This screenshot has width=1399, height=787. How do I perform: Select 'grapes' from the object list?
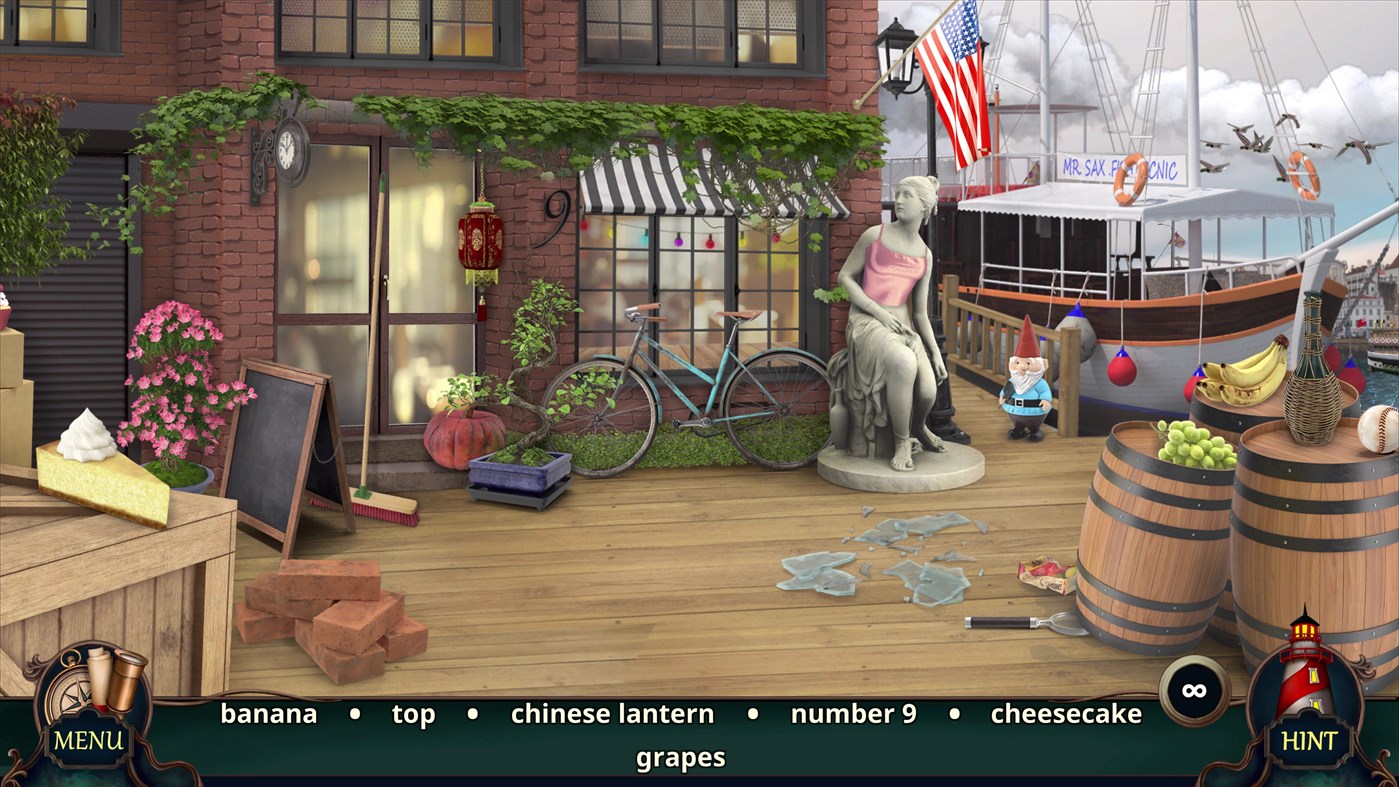pyautogui.click(x=681, y=757)
